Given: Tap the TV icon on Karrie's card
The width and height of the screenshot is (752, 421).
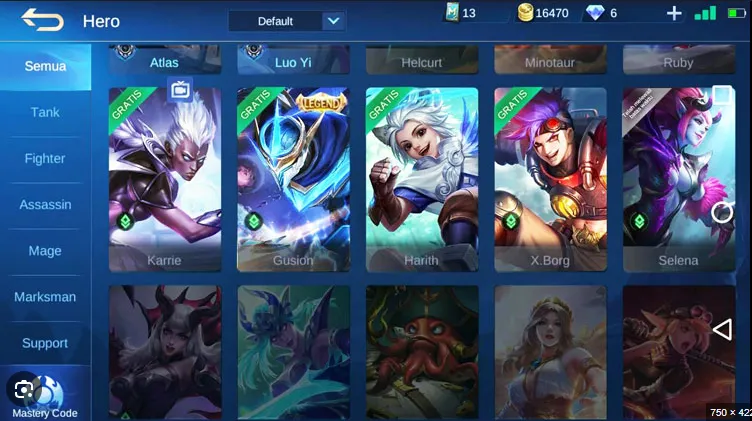Looking at the screenshot, I should coord(181,90).
